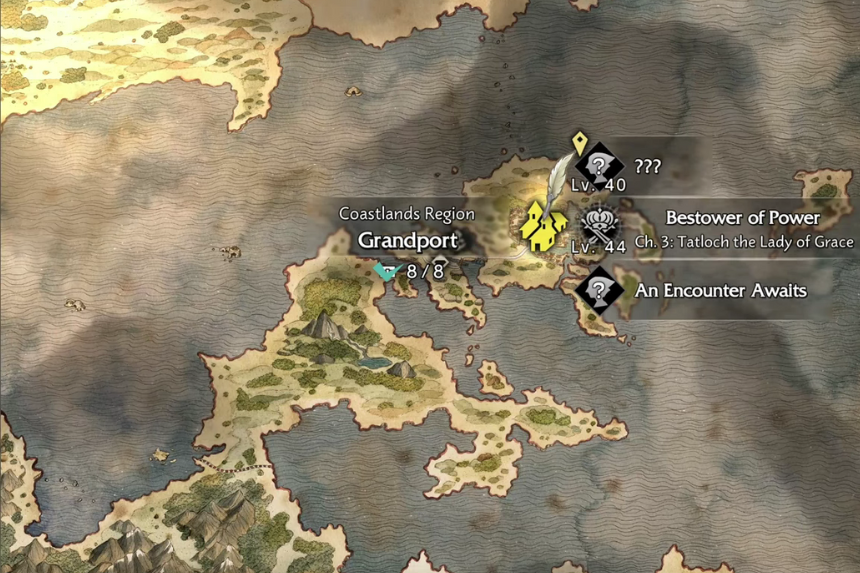This screenshot has height=573, width=860.
Task: Choose the Bestower of Power quest entry
Action: pos(742,218)
